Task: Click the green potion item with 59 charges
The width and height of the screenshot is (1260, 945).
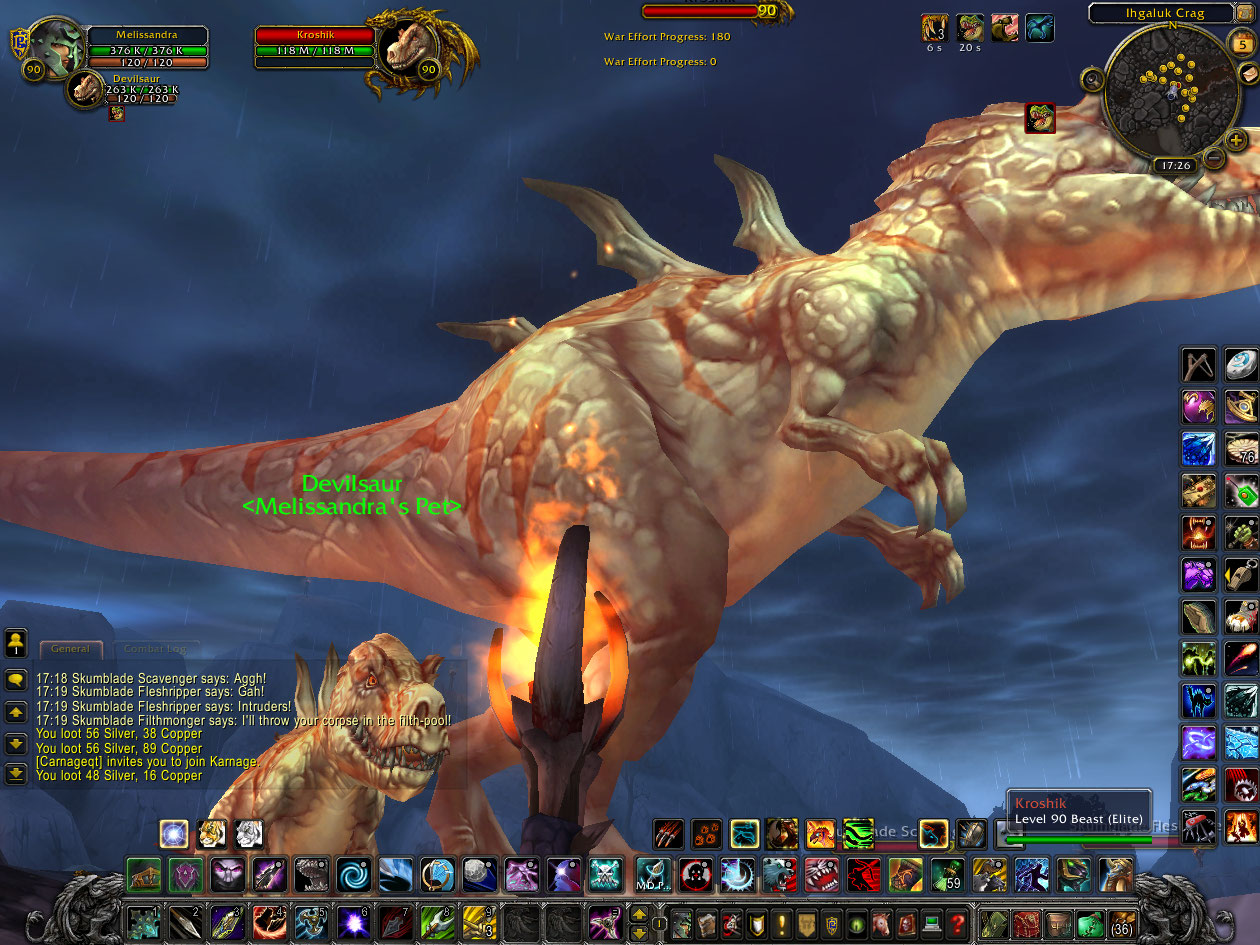Action: pyautogui.click(x=947, y=875)
